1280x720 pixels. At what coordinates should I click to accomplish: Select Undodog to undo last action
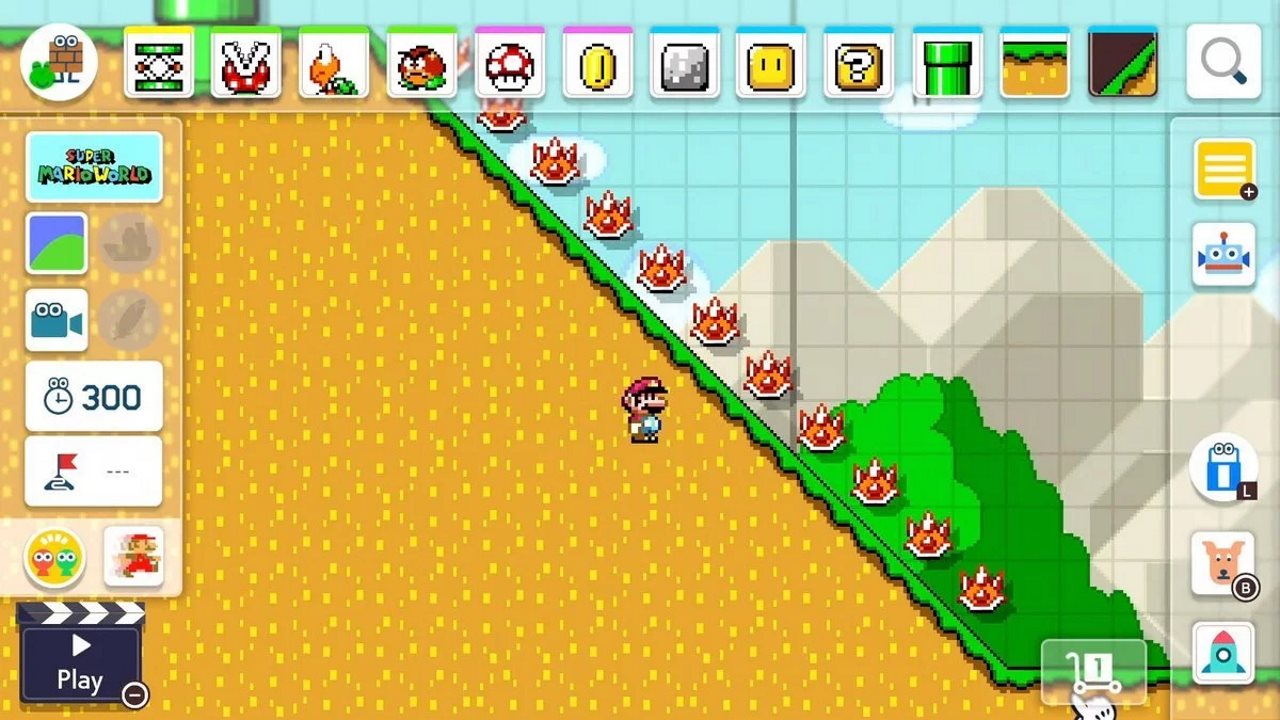coord(1224,565)
